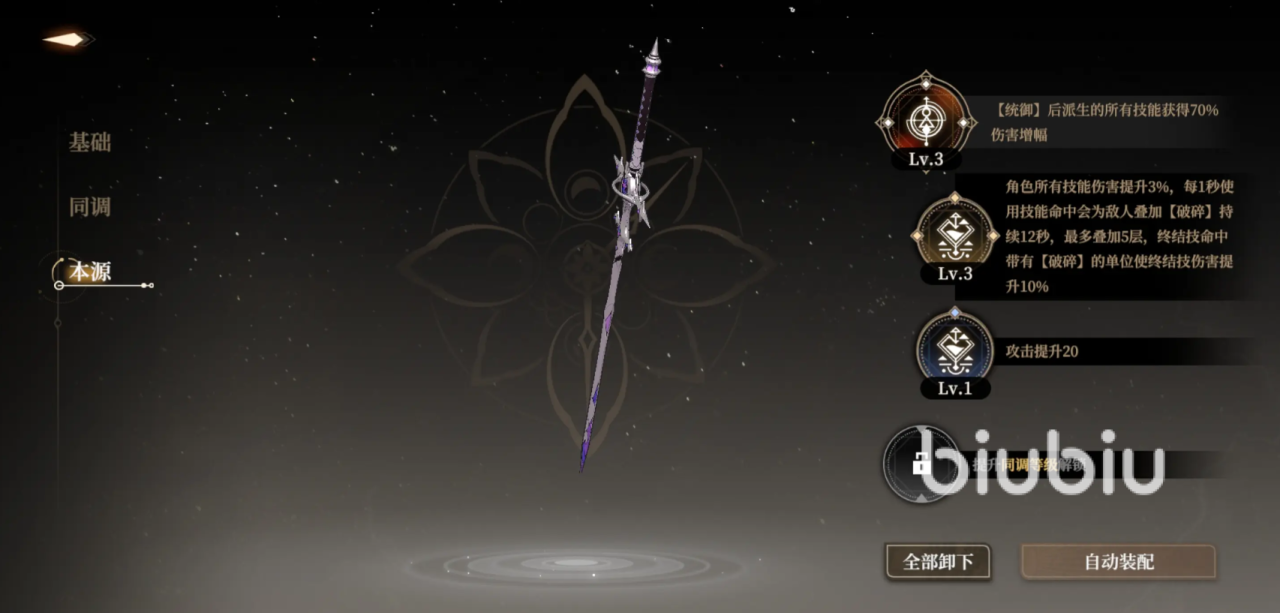Unequip all with 全部卸下 button
This screenshot has width=1280, height=613.
click(937, 561)
